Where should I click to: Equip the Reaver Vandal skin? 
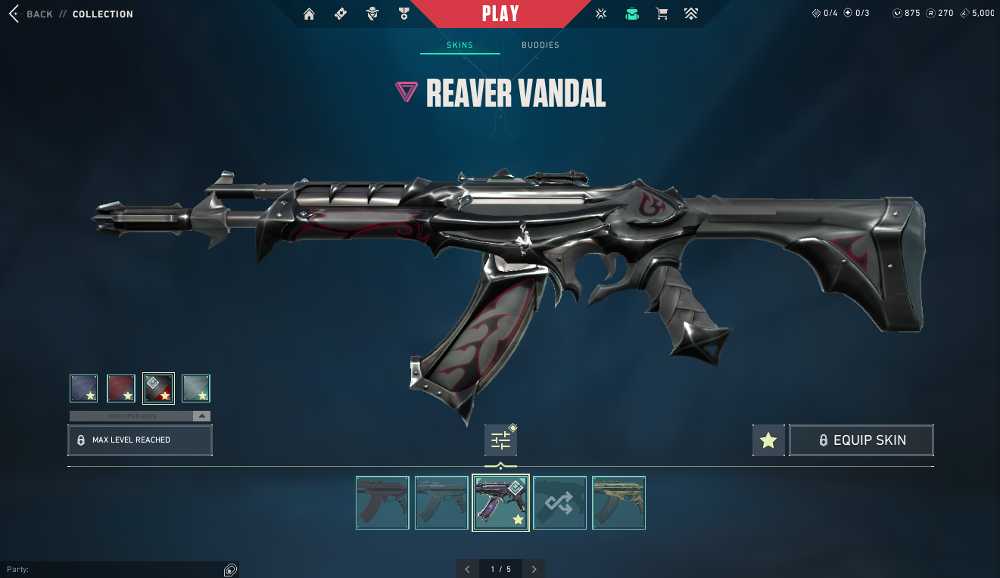point(861,440)
